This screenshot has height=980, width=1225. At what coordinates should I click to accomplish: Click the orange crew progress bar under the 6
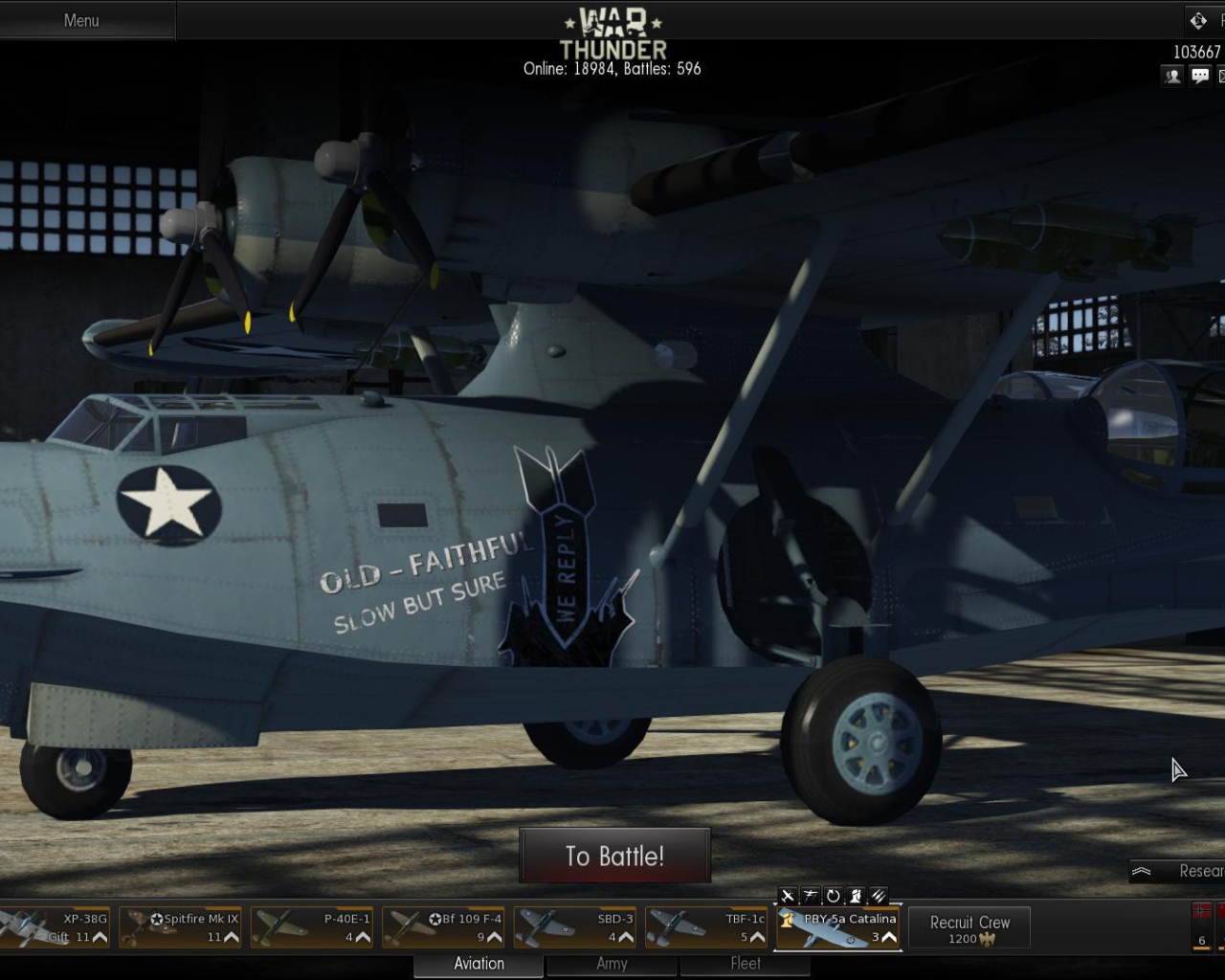click(x=1203, y=949)
